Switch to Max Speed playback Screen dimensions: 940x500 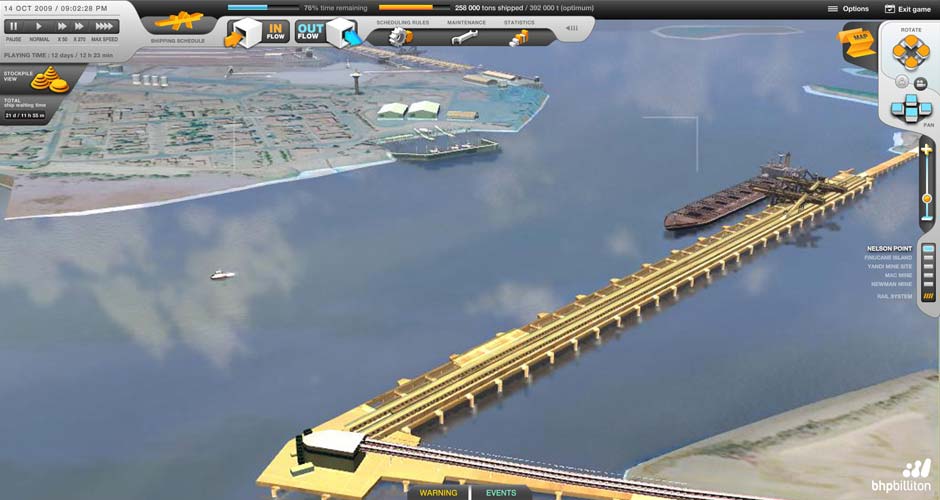(104, 26)
